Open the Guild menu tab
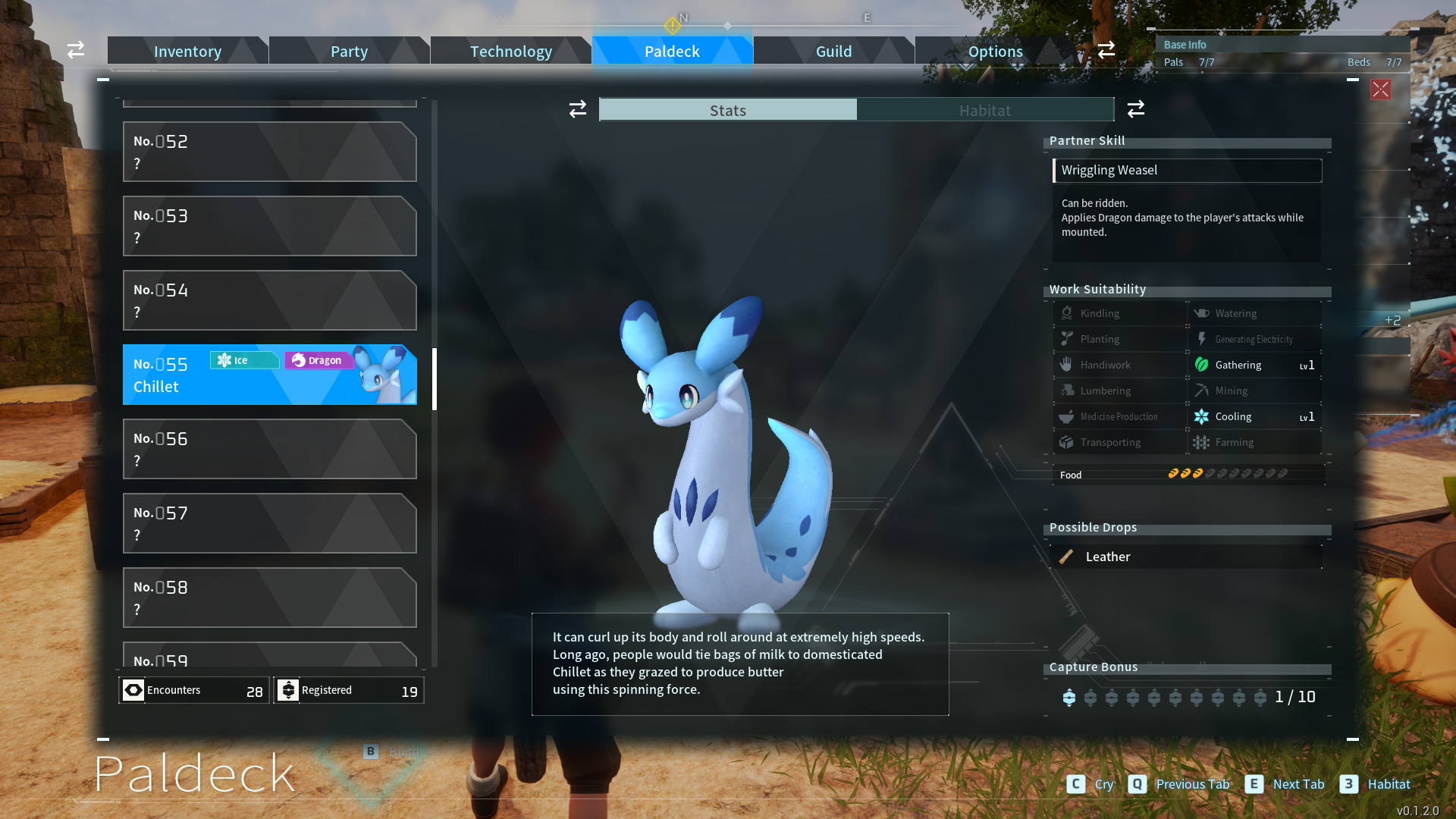The height and width of the screenshot is (819, 1456). [833, 51]
